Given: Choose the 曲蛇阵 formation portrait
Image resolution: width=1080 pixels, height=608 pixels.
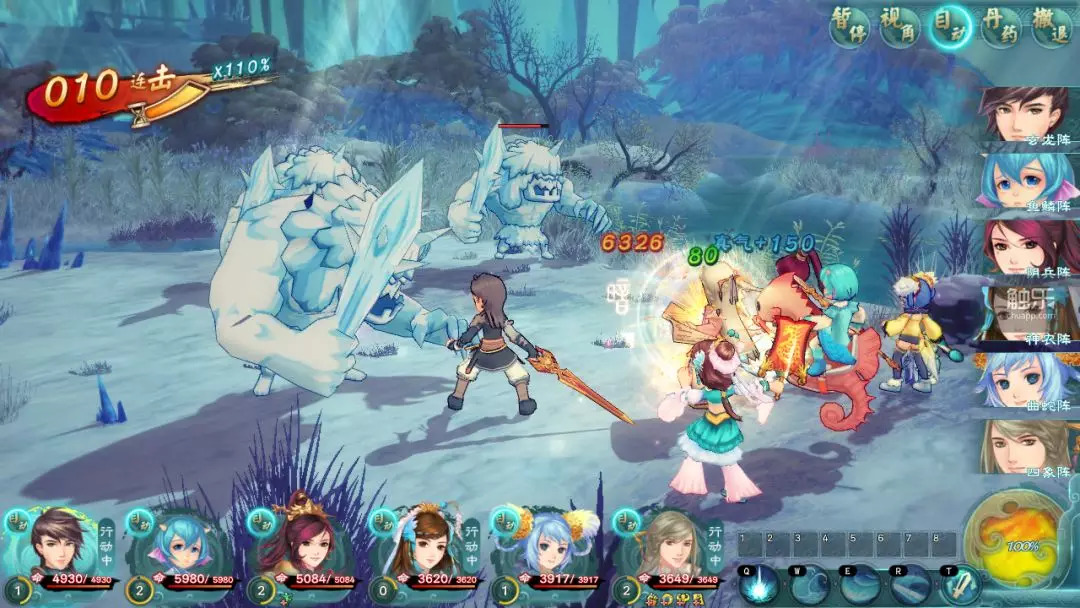Looking at the screenshot, I should (1027, 380).
